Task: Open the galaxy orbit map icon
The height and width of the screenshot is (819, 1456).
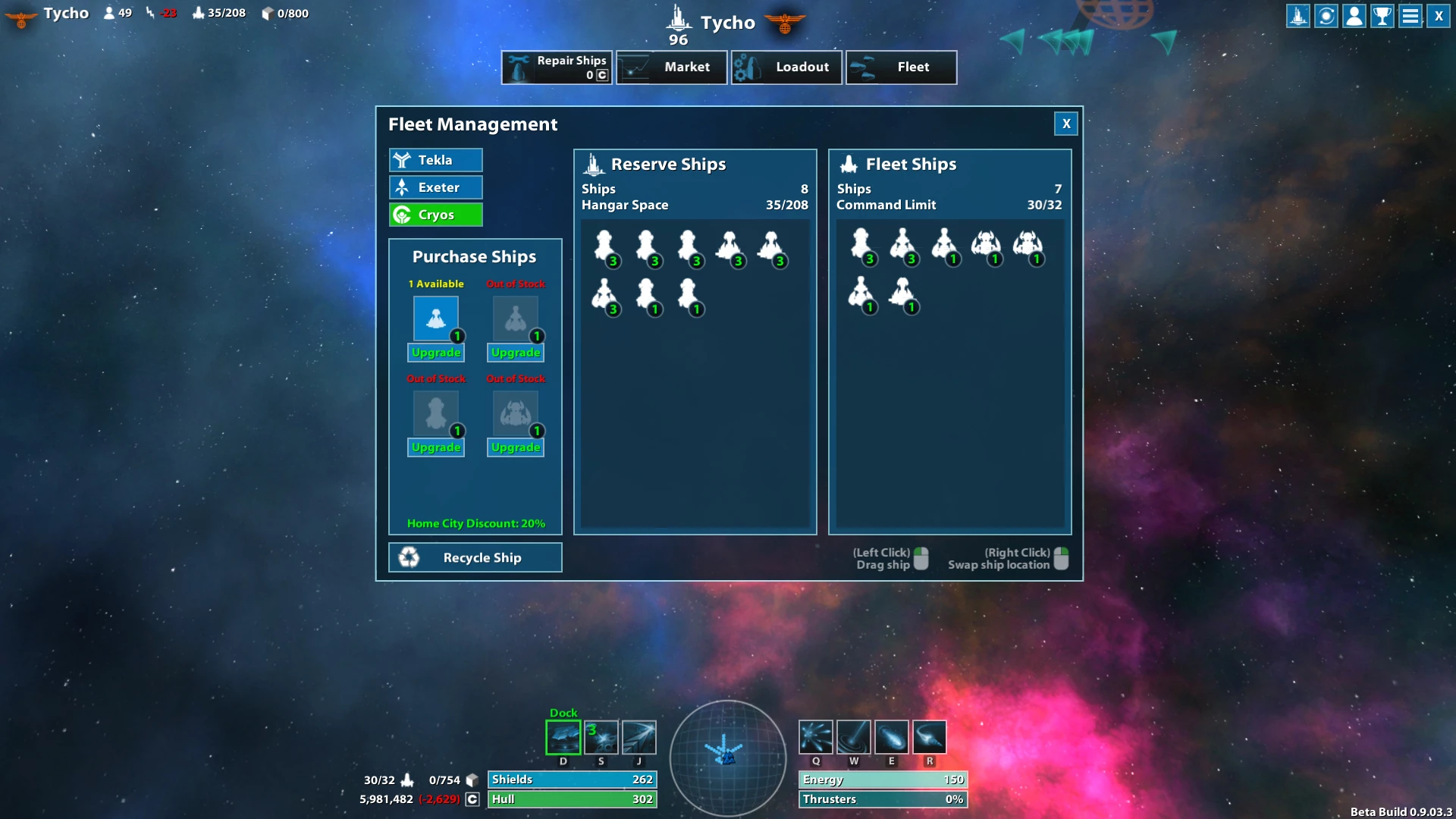Action: click(1326, 16)
